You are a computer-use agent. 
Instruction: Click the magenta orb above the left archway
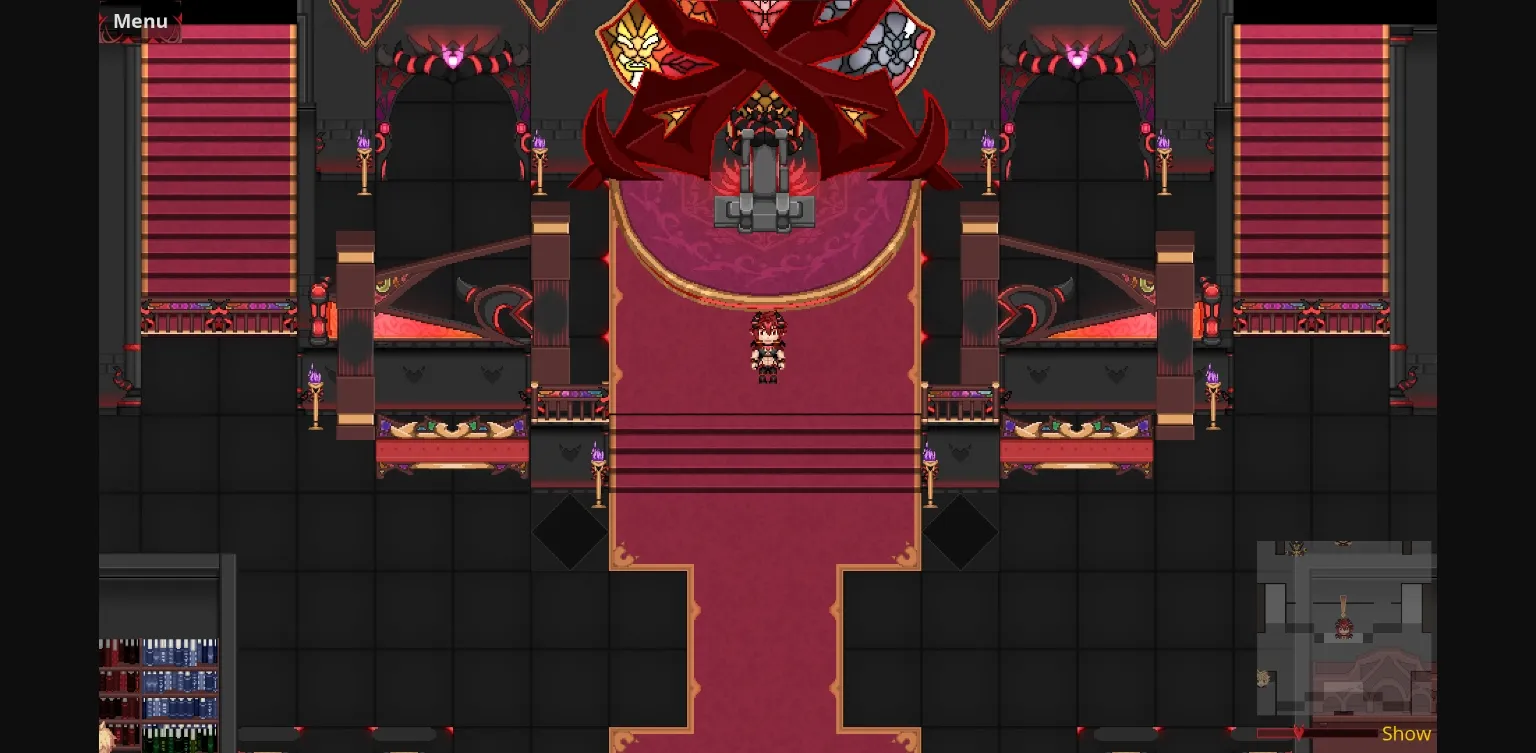tap(452, 57)
